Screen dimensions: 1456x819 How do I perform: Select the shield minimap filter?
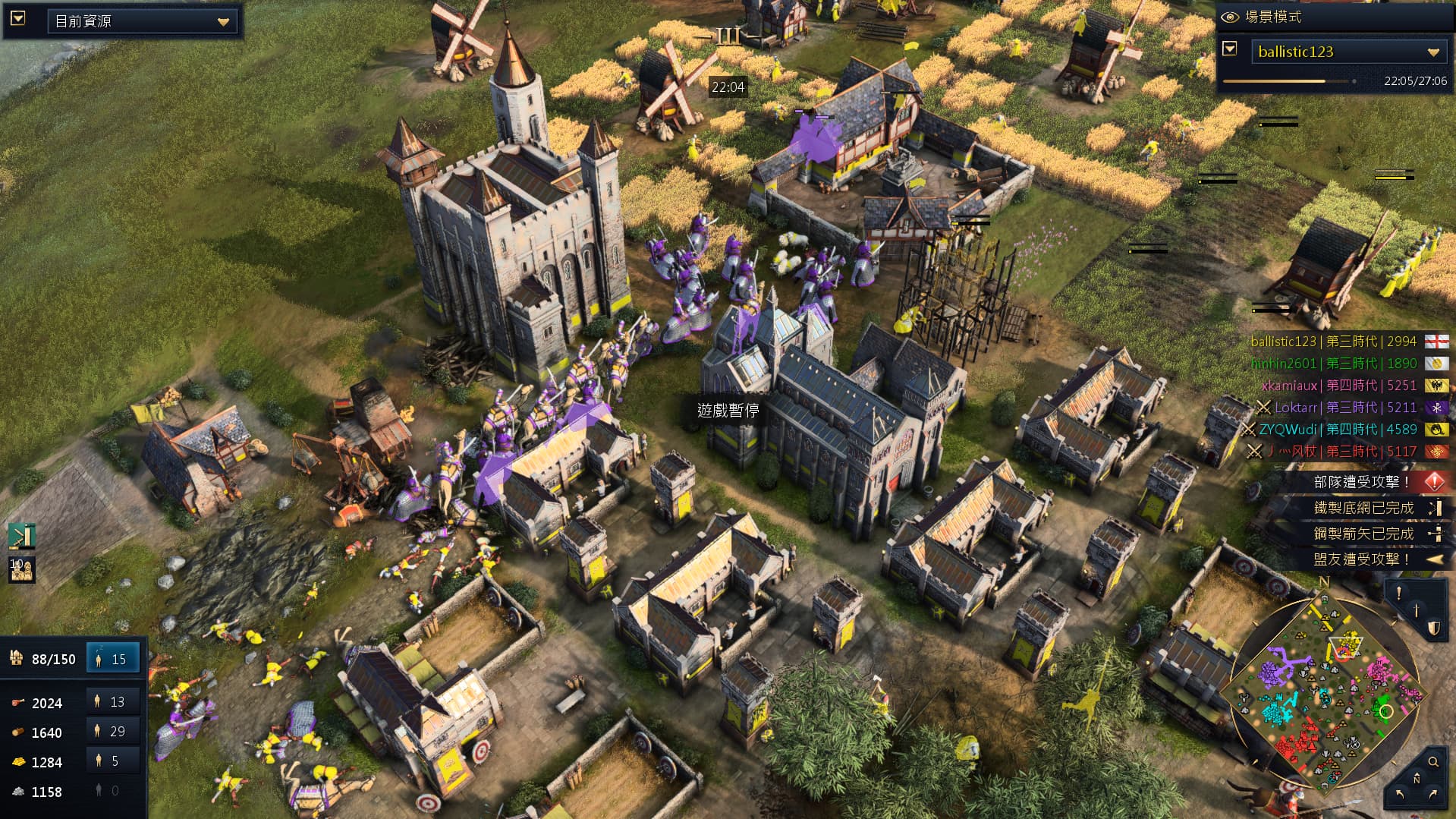[x=1433, y=628]
